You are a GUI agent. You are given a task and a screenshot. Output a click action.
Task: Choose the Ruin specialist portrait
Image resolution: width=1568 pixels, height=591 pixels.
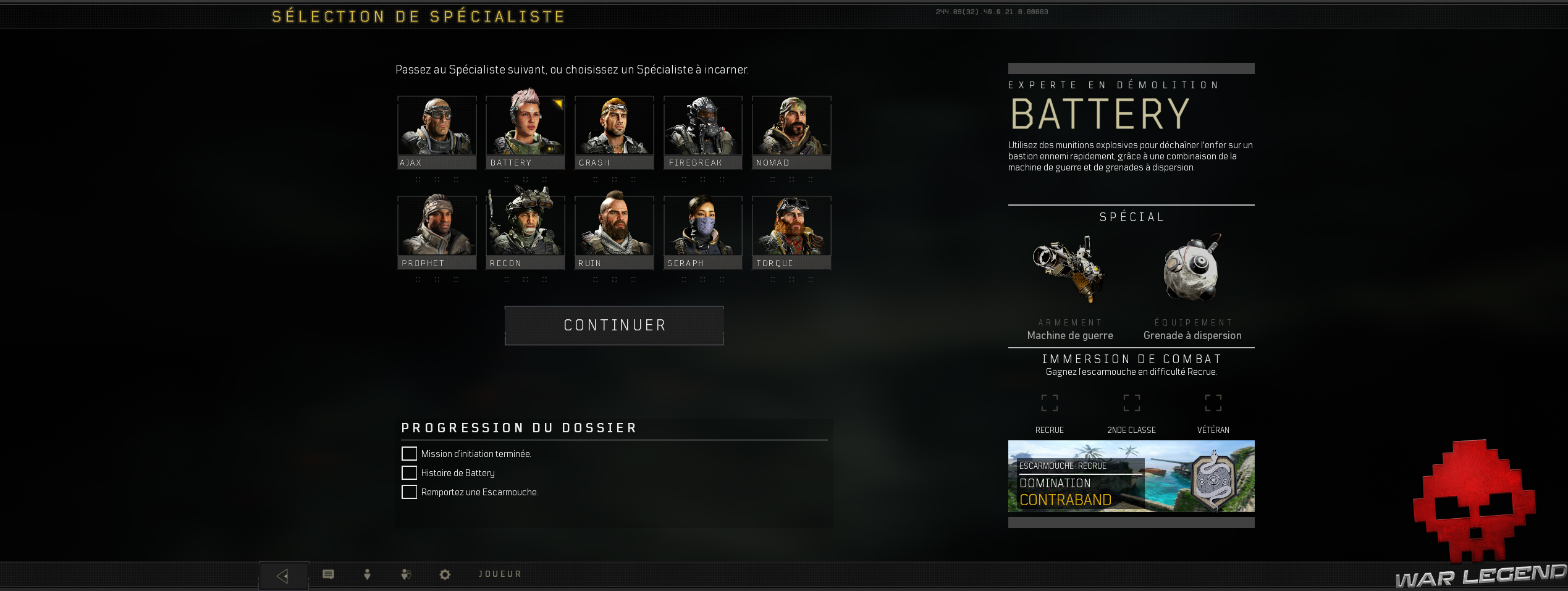point(614,232)
